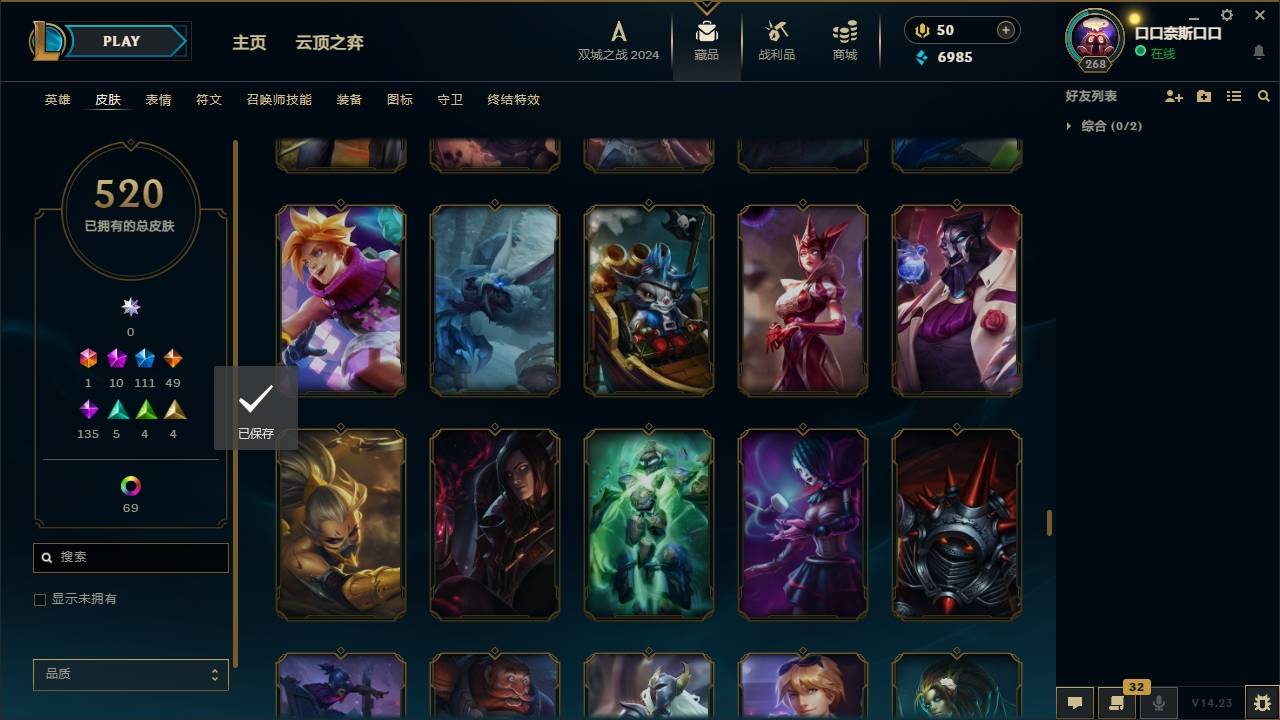Switch to the 云顶之弈 tab
Image resolution: width=1280 pixels, height=720 pixels.
coord(330,43)
